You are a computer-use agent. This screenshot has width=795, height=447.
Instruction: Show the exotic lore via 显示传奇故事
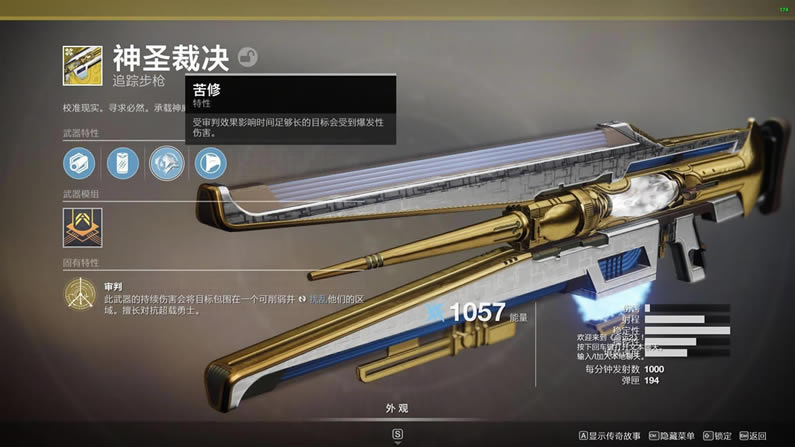(610, 436)
